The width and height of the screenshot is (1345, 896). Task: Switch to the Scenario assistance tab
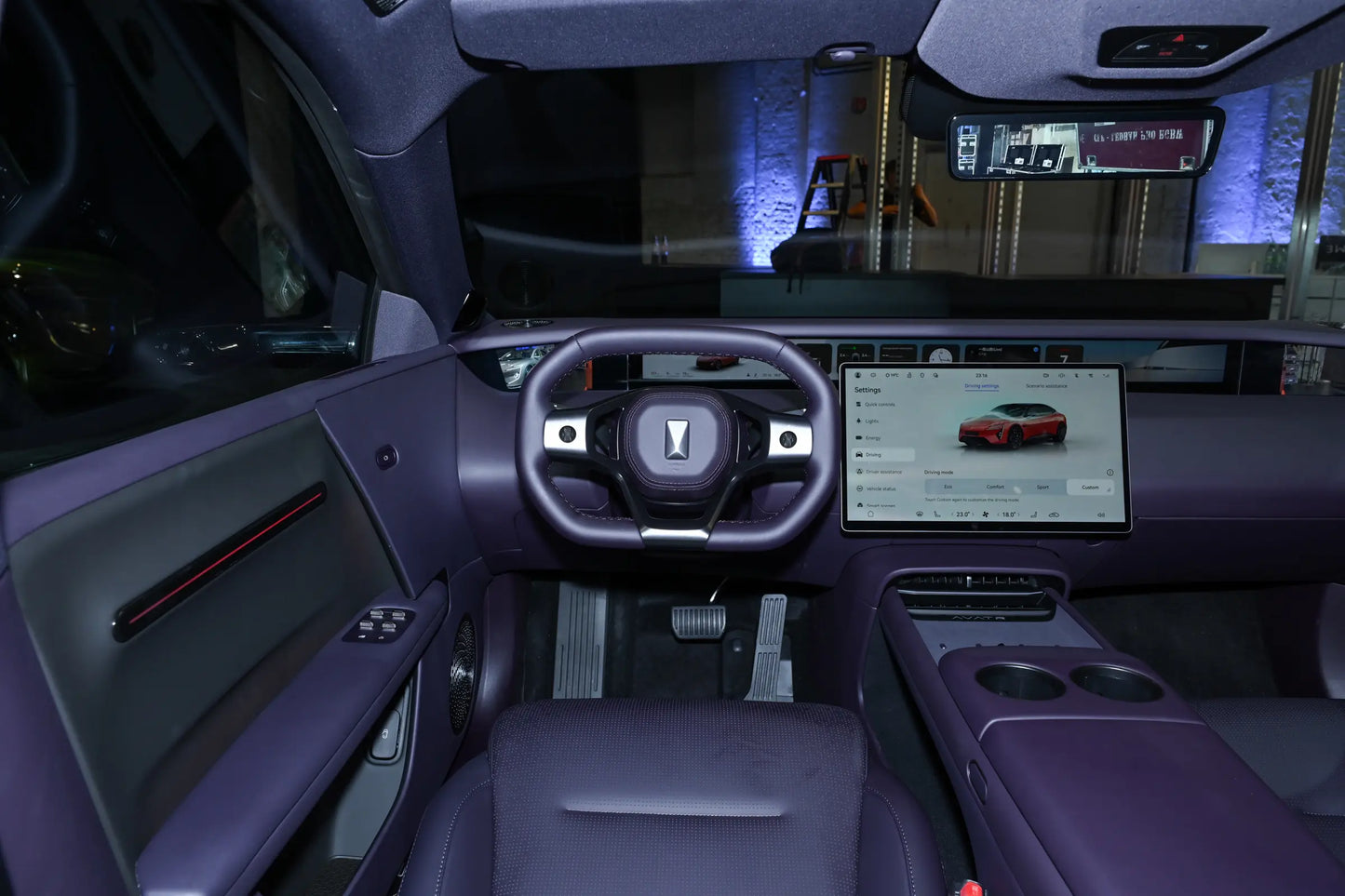click(1046, 385)
